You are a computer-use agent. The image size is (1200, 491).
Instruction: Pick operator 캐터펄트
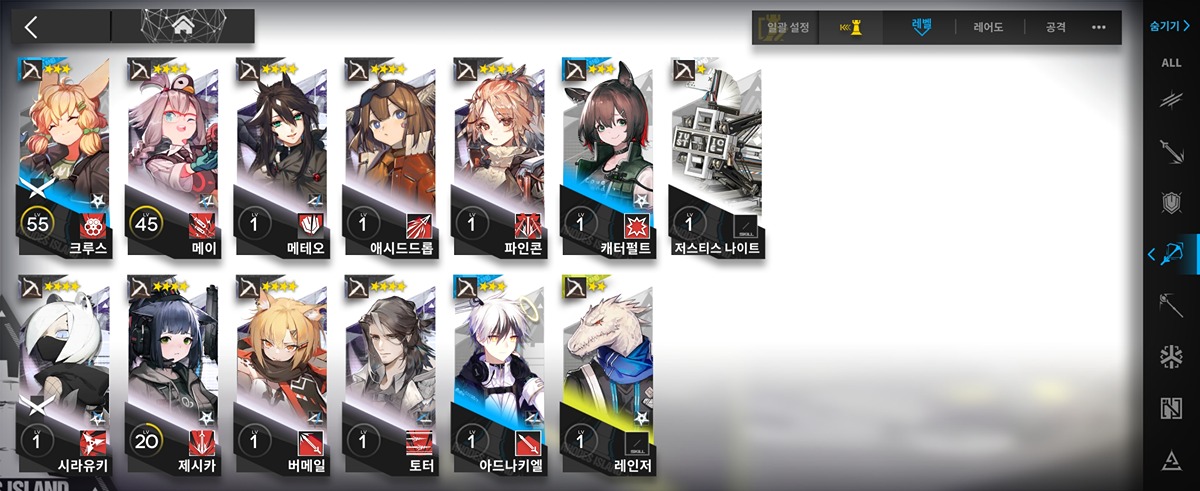tap(608, 155)
